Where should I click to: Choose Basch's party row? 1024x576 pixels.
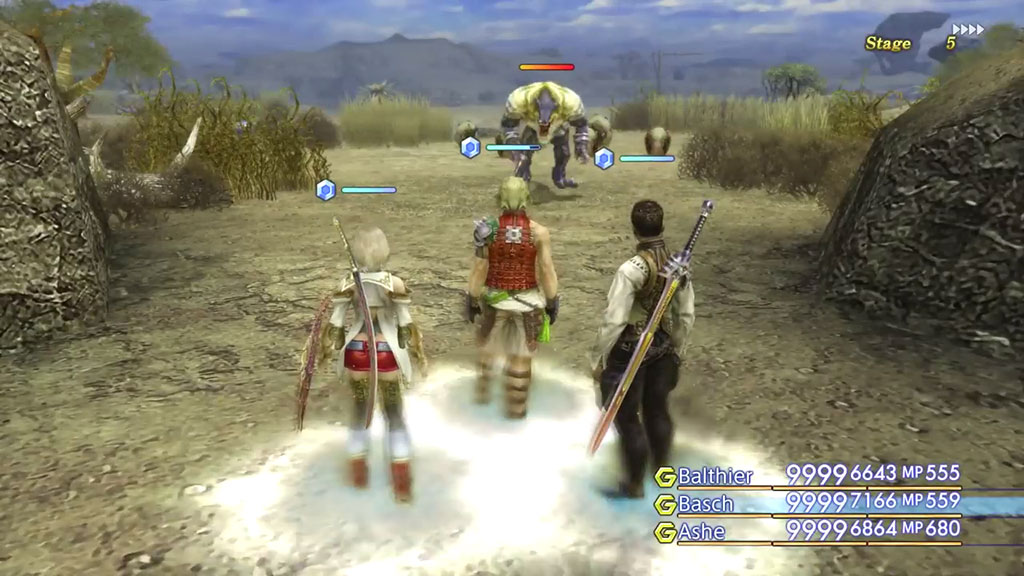[706, 504]
